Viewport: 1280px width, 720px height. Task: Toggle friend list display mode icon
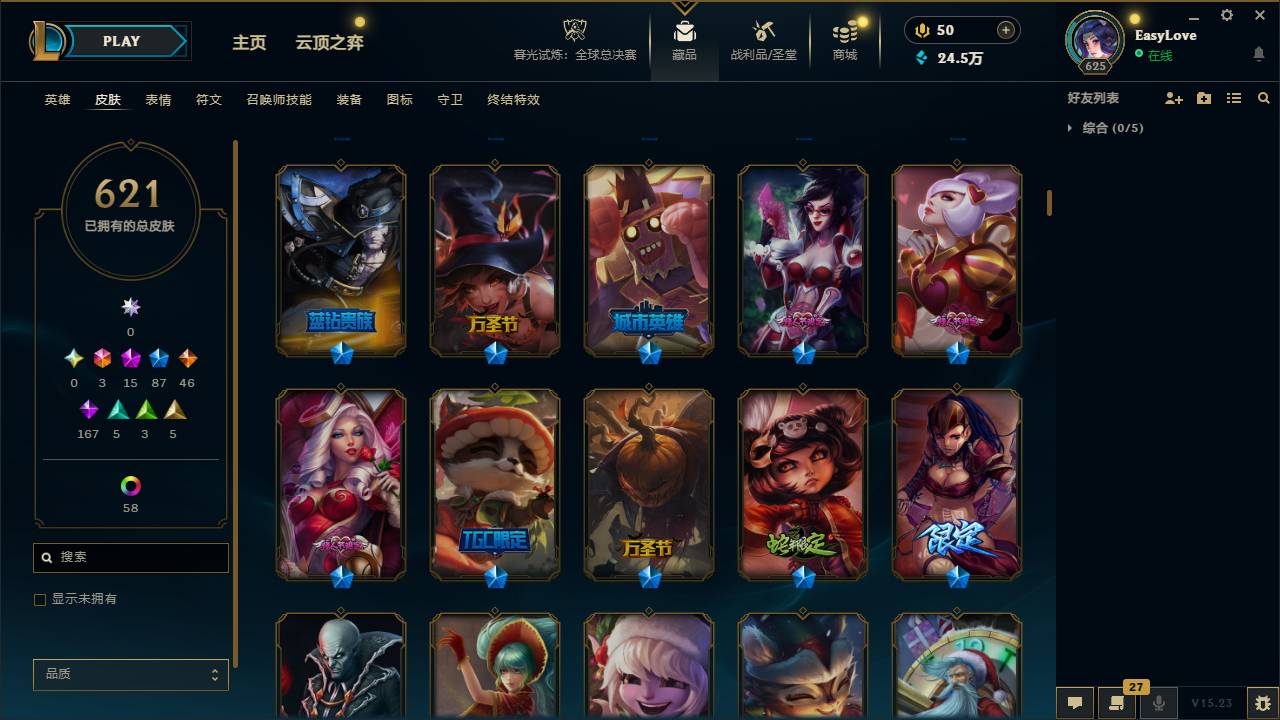[x=1233, y=97]
